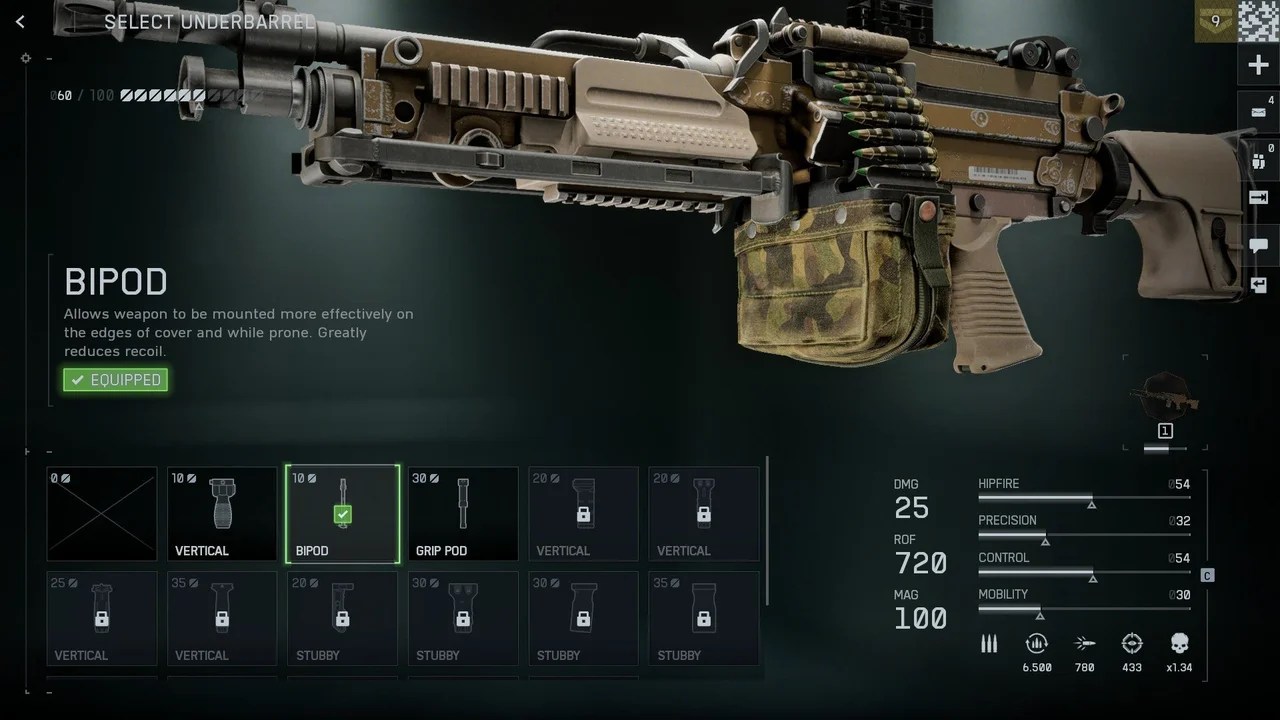
Task: Select the equipped Bipod attachment tile
Action: (342, 513)
